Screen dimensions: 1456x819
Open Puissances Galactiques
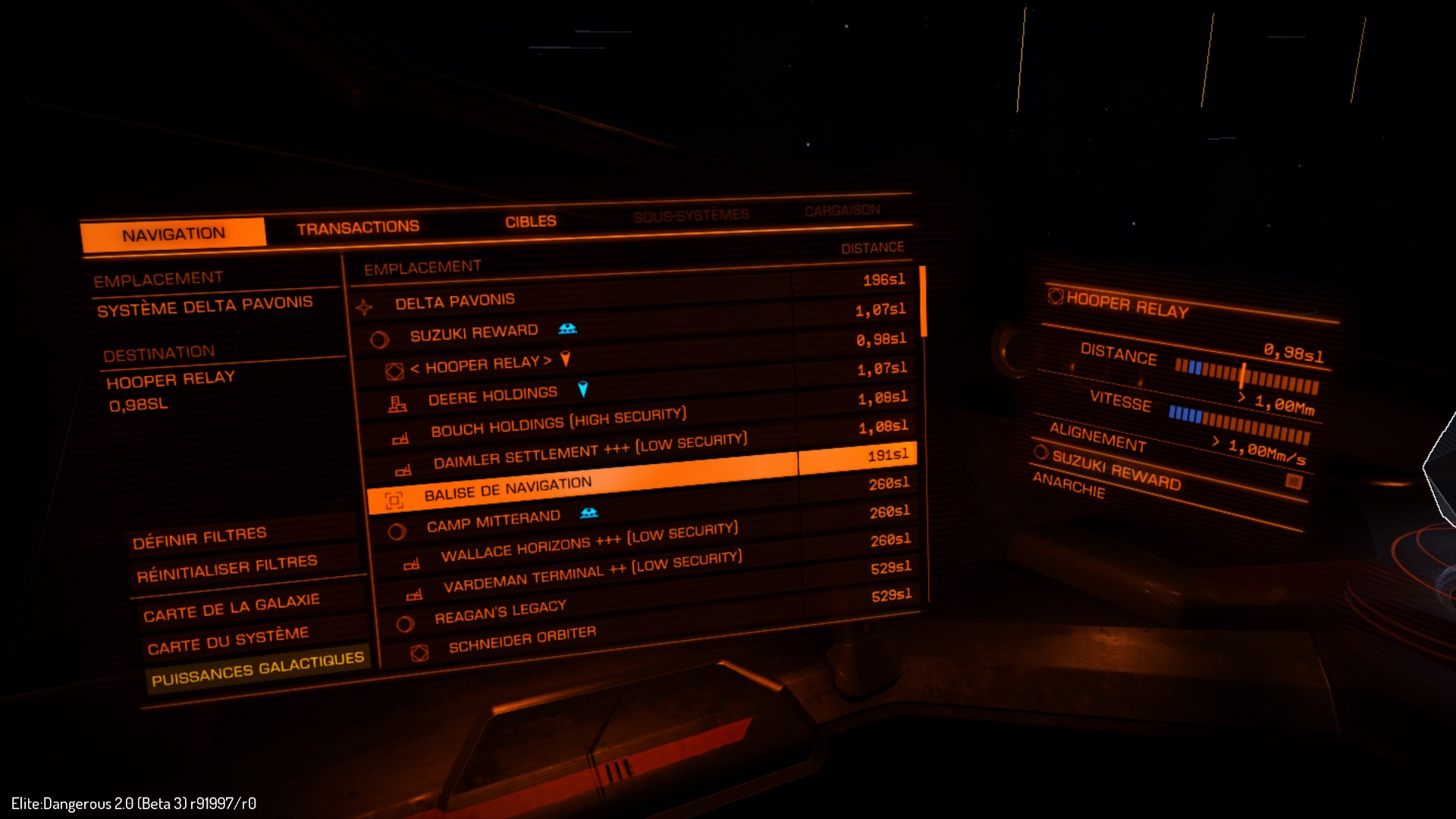[x=258, y=668]
